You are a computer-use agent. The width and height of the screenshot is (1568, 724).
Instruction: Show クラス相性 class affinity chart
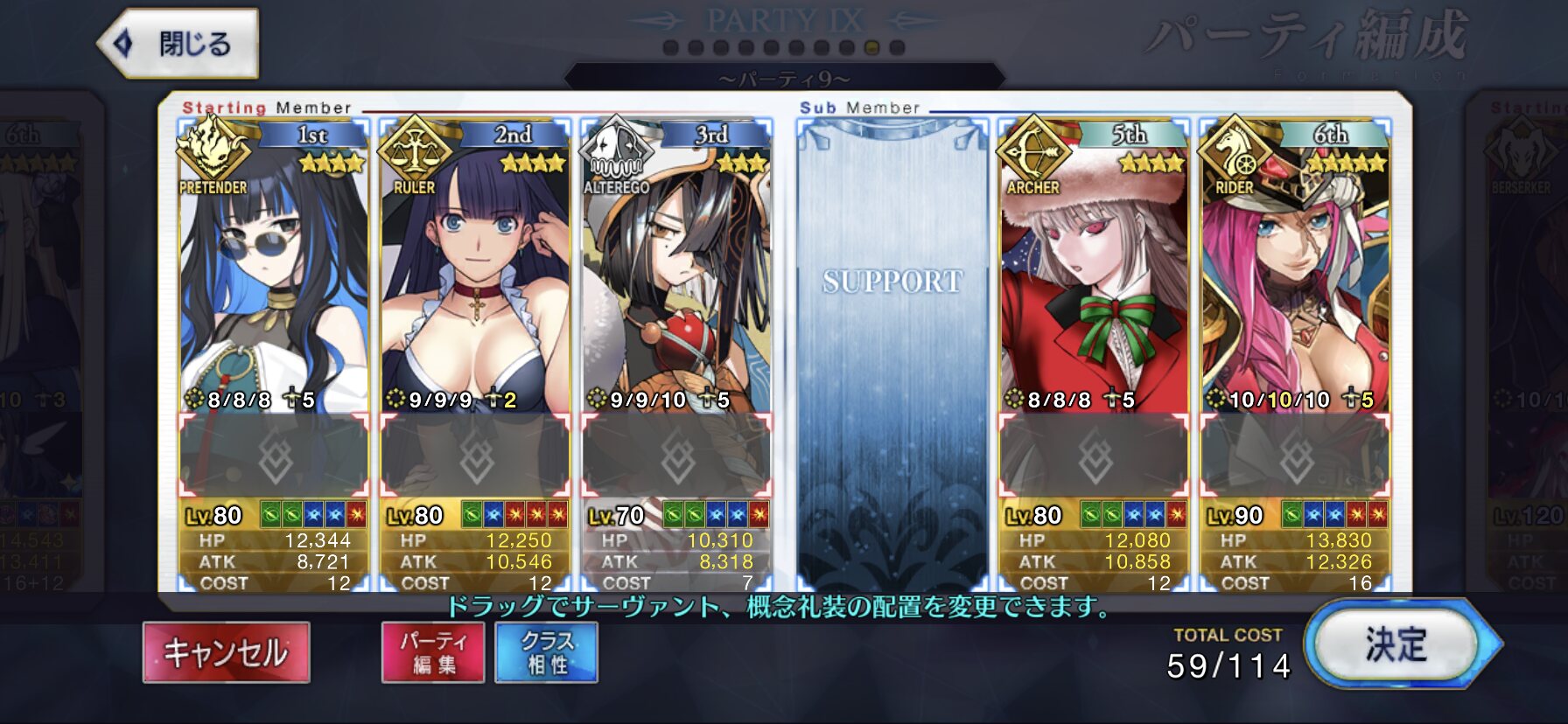pos(547,652)
